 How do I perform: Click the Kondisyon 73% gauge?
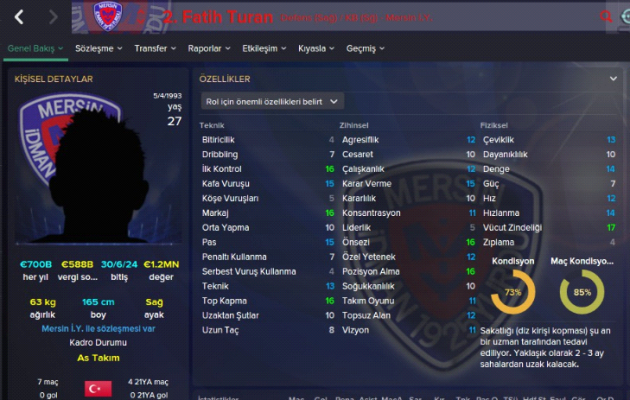point(513,292)
